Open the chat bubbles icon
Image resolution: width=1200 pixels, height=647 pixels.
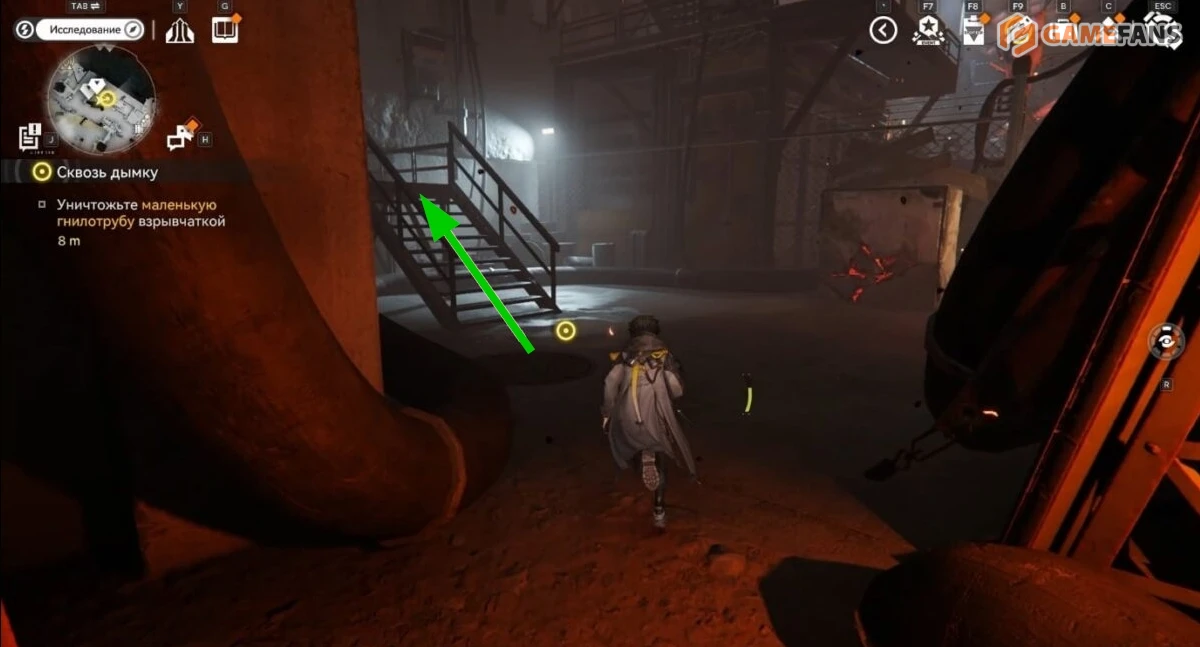coord(181,138)
